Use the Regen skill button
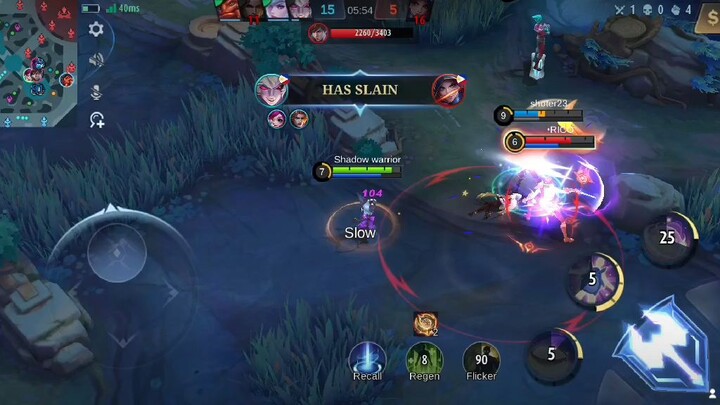Viewport: 720px width, 405px height. click(x=424, y=358)
